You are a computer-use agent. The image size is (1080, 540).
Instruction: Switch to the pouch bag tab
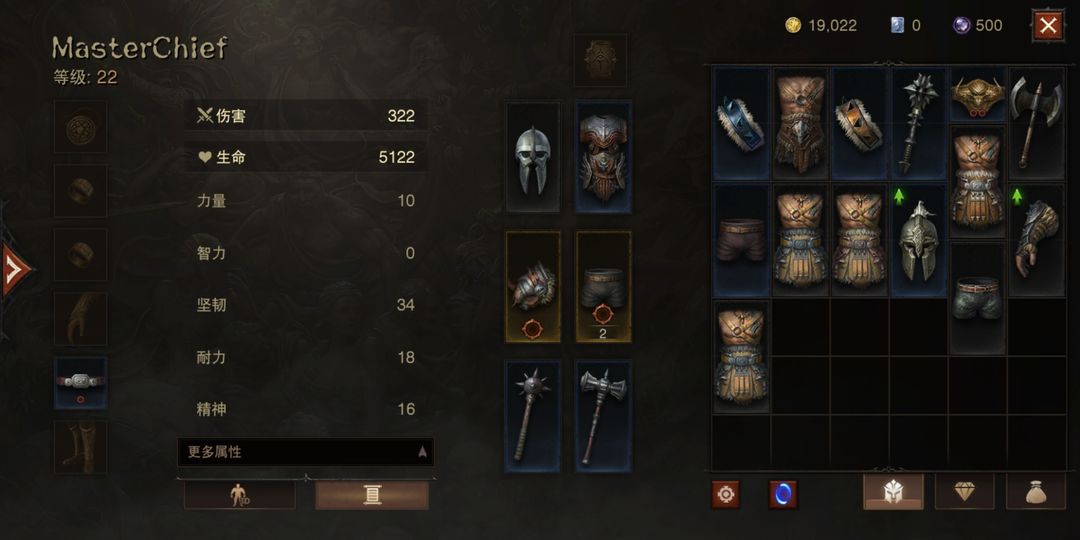pyautogui.click(x=1035, y=492)
